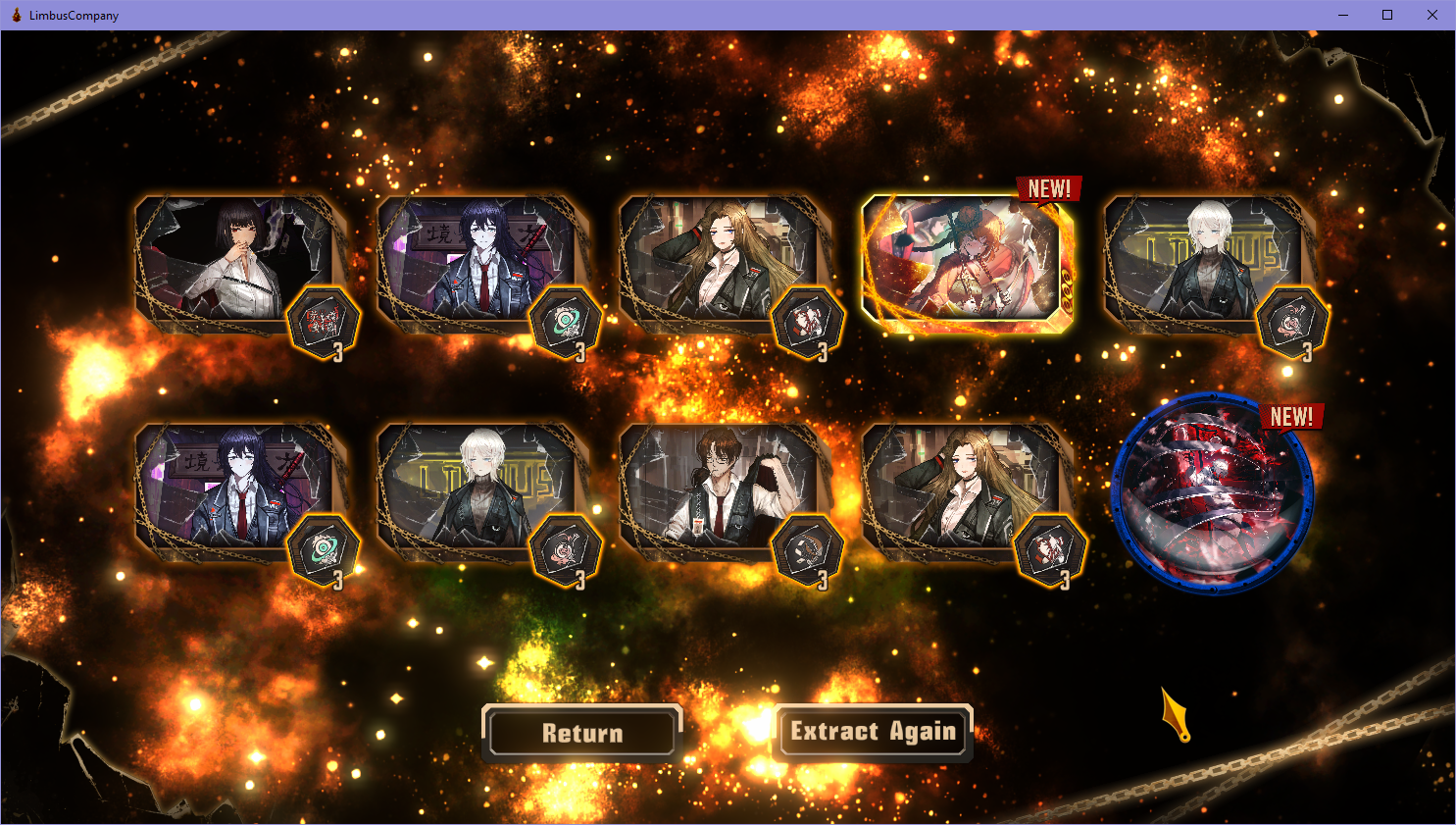The image size is (1456, 825).
Task: Minimize the game window
Action: (1342, 15)
